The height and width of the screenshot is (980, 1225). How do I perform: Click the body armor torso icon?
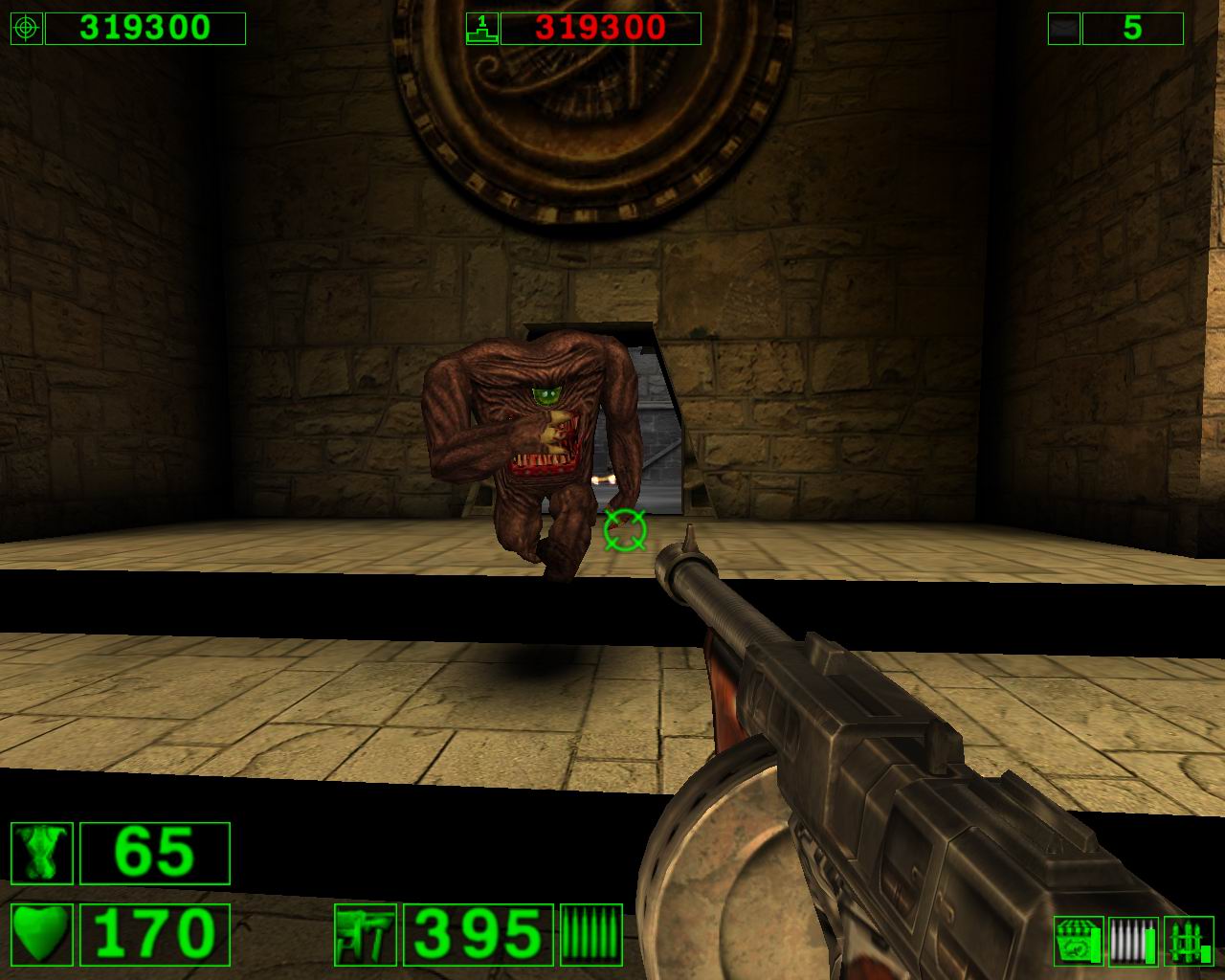pyautogui.click(x=42, y=853)
